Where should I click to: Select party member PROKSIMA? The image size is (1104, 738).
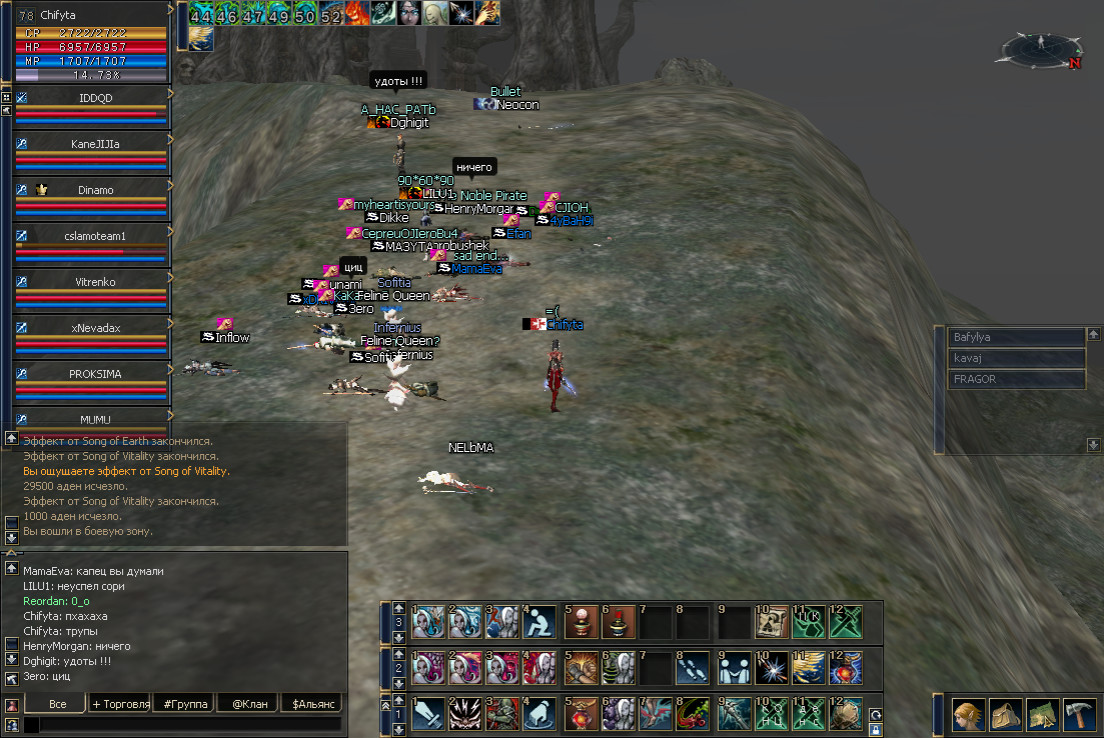96,373
